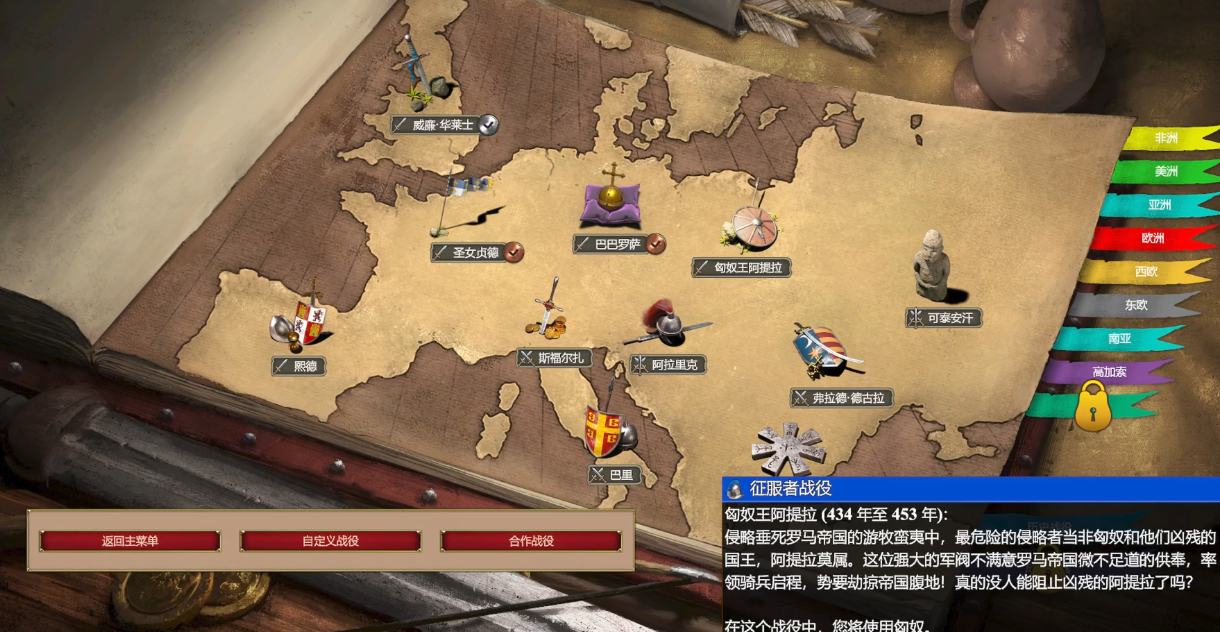The image size is (1220, 632).
Task: Click the gold padlock locked ribbon
Action: click(x=1093, y=407)
